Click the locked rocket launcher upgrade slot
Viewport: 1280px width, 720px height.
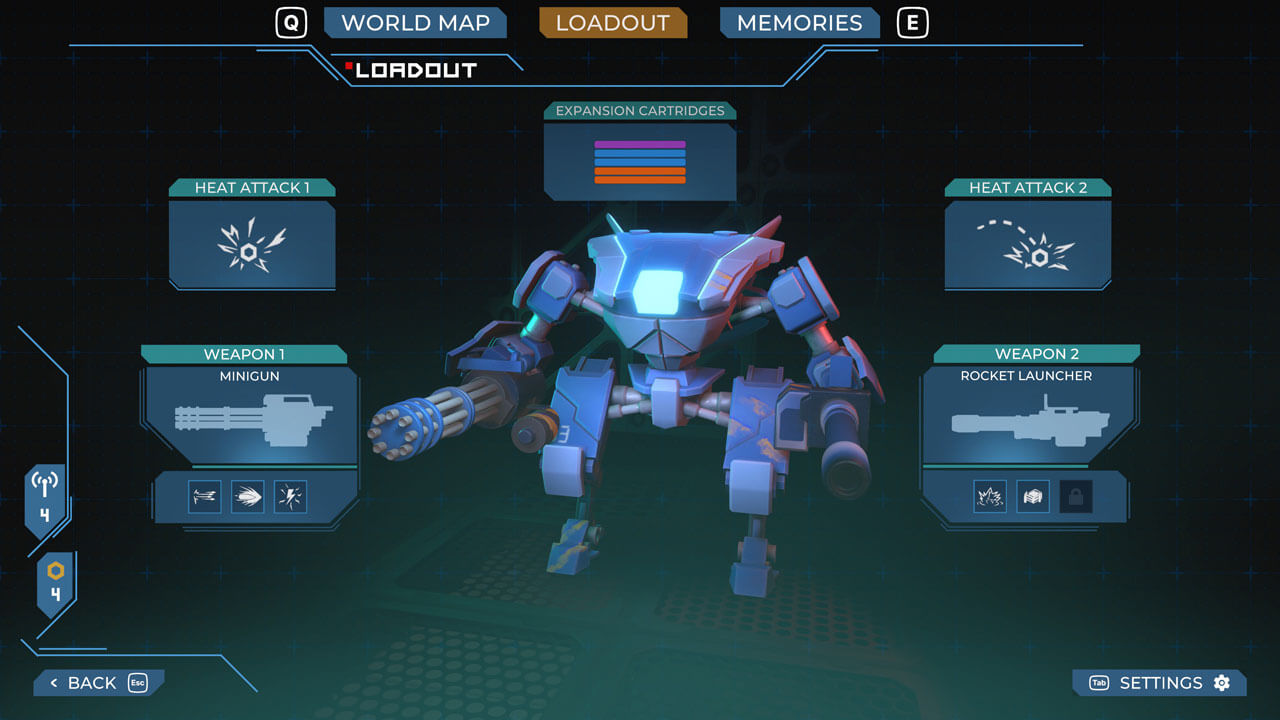(x=1076, y=497)
